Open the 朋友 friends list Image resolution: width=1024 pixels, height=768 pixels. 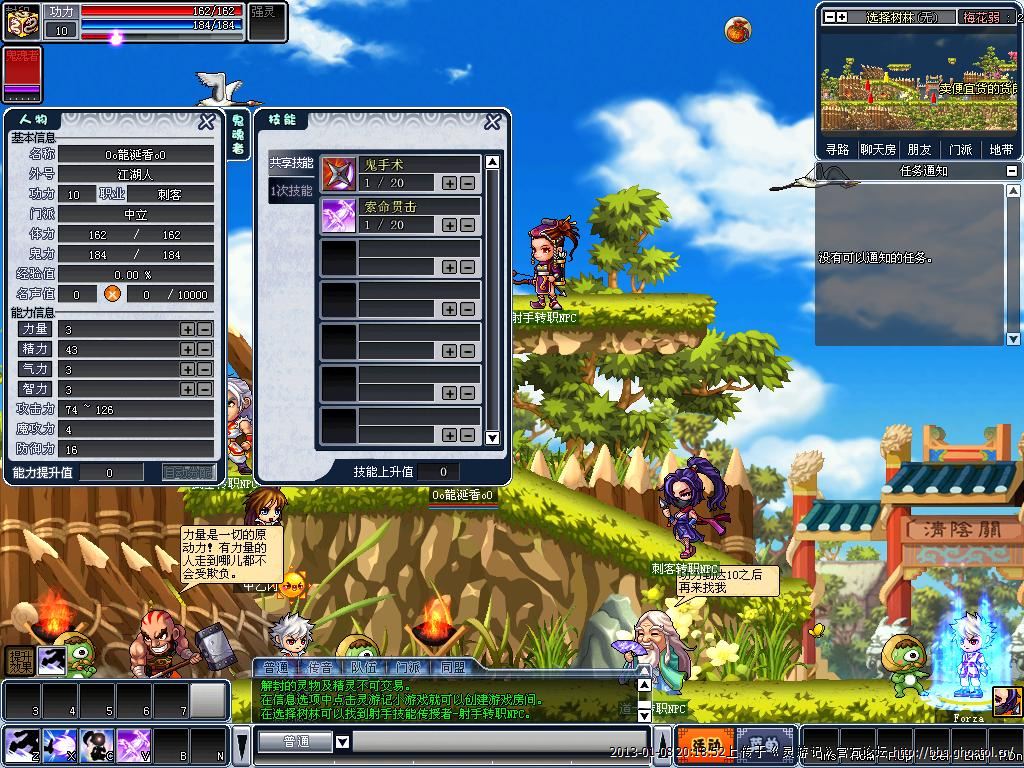click(919, 150)
